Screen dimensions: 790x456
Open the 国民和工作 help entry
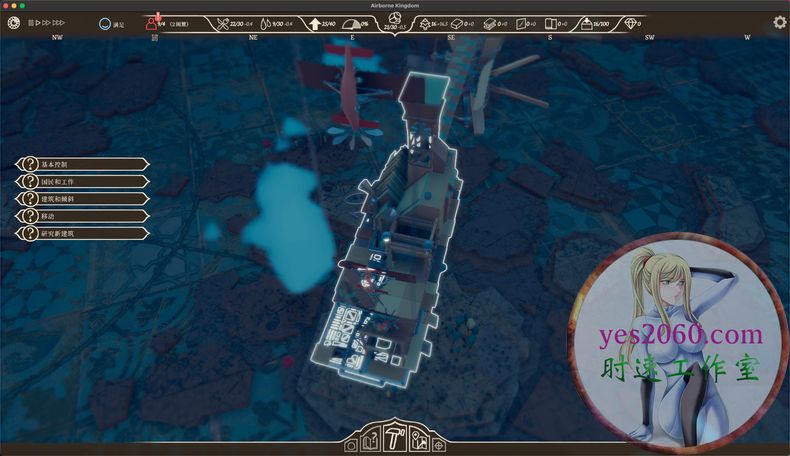click(x=82, y=181)
